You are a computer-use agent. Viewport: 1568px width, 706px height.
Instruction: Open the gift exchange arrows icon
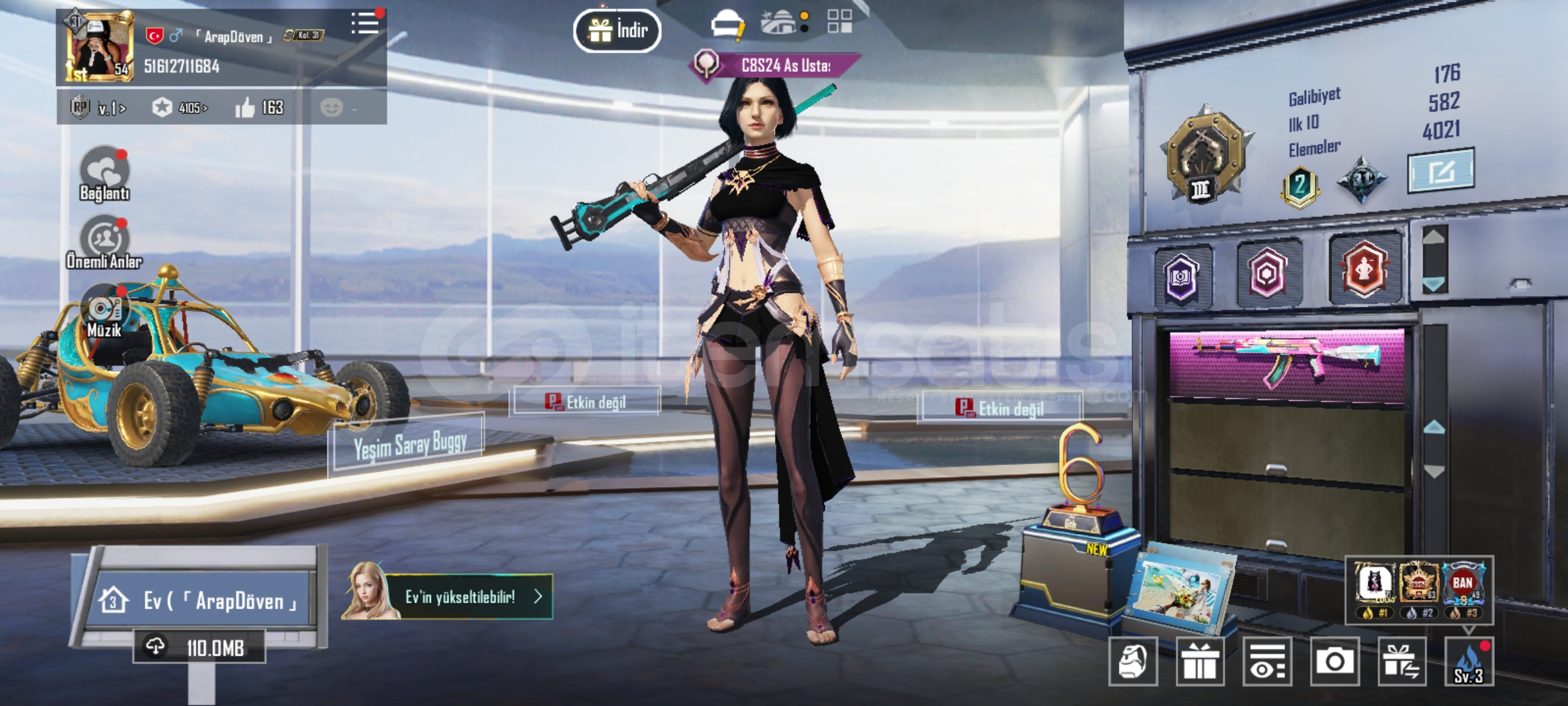[x=1401, y=662]
